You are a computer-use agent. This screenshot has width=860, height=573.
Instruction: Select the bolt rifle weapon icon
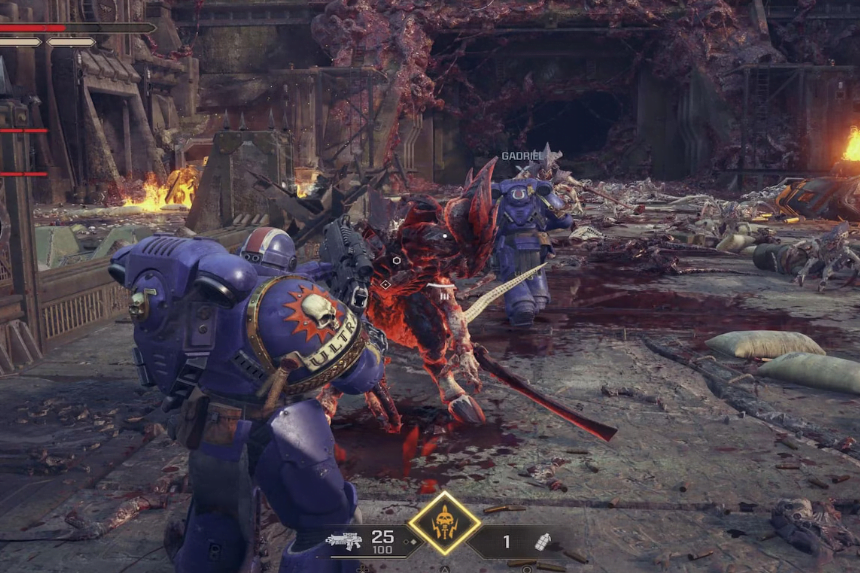(x=343, y=541)
